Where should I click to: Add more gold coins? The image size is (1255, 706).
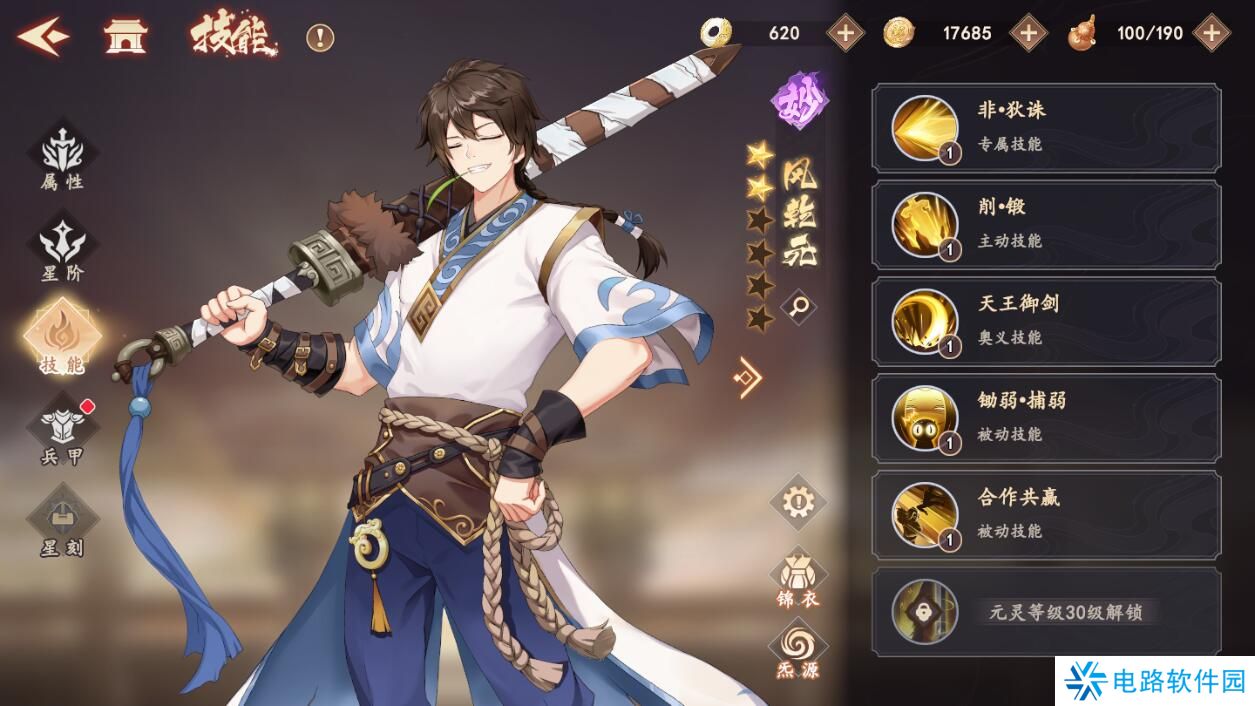click(1028, 33)
